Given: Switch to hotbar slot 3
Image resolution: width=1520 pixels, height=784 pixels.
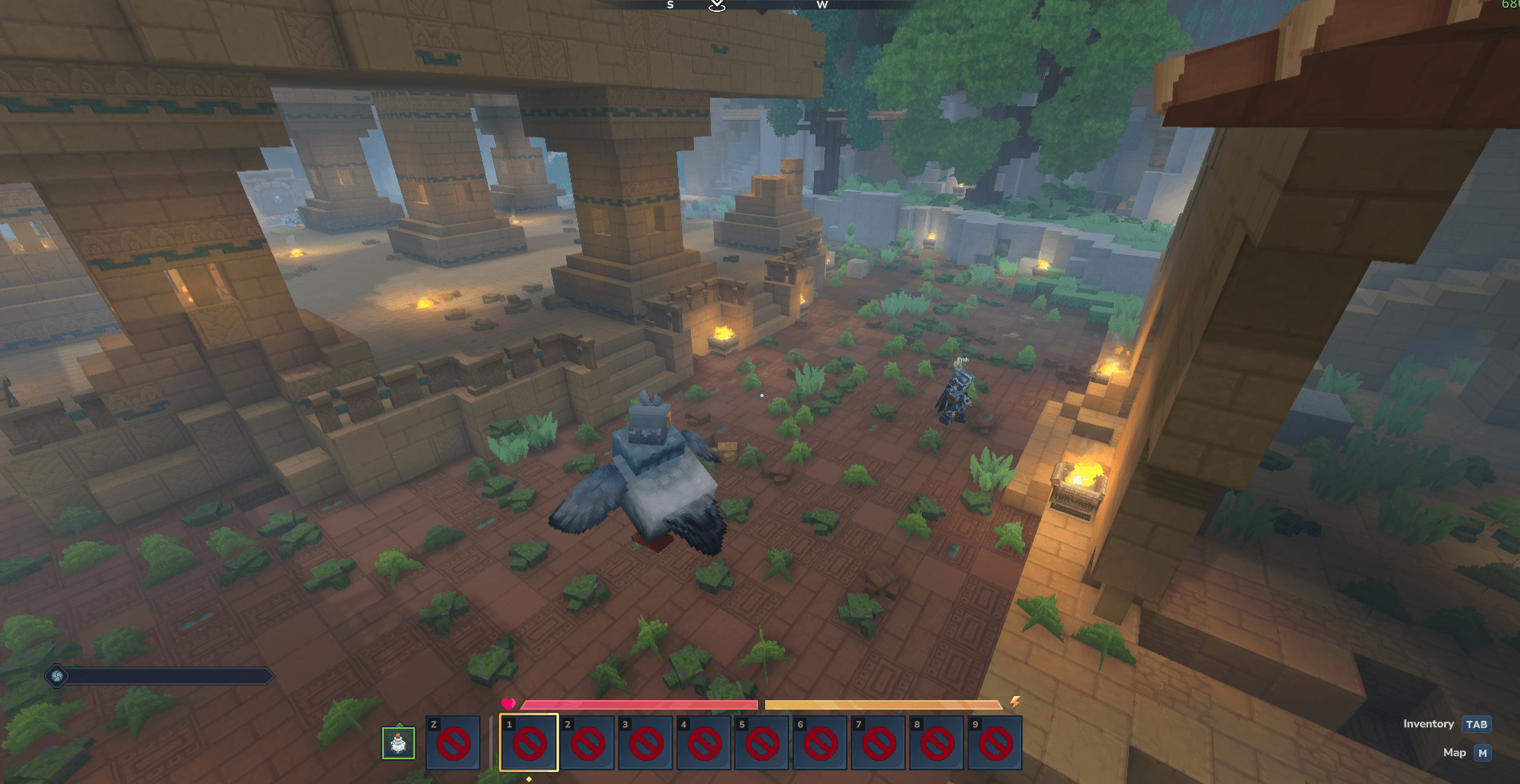Looking at the screenshot, I should coord(645,743).
